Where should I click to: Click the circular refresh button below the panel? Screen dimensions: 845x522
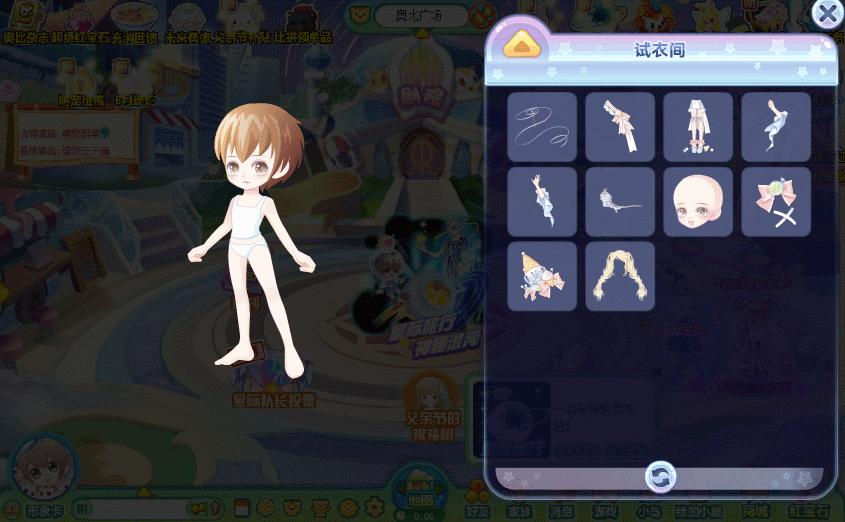coord(660,476)
